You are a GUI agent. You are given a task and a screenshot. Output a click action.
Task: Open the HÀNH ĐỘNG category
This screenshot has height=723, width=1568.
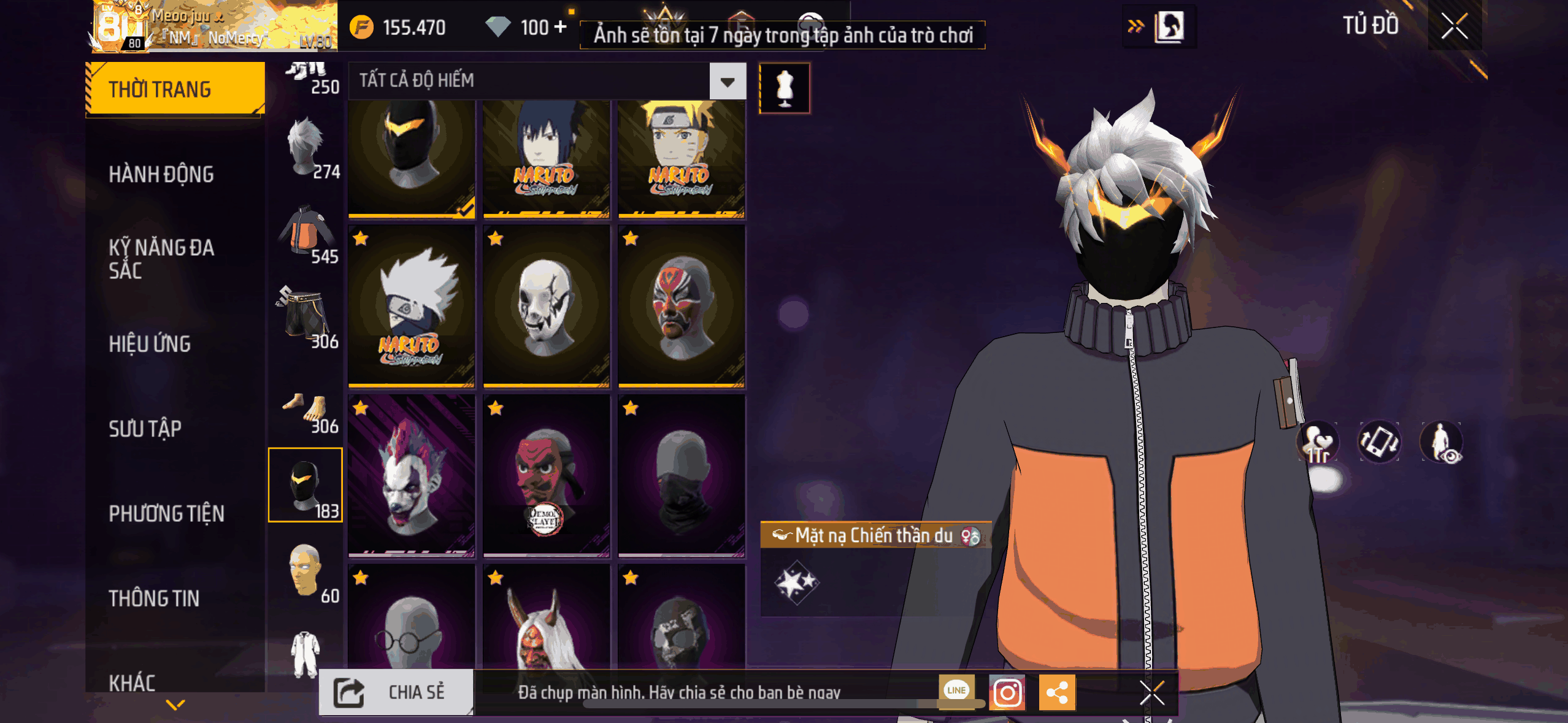(161, 174)
